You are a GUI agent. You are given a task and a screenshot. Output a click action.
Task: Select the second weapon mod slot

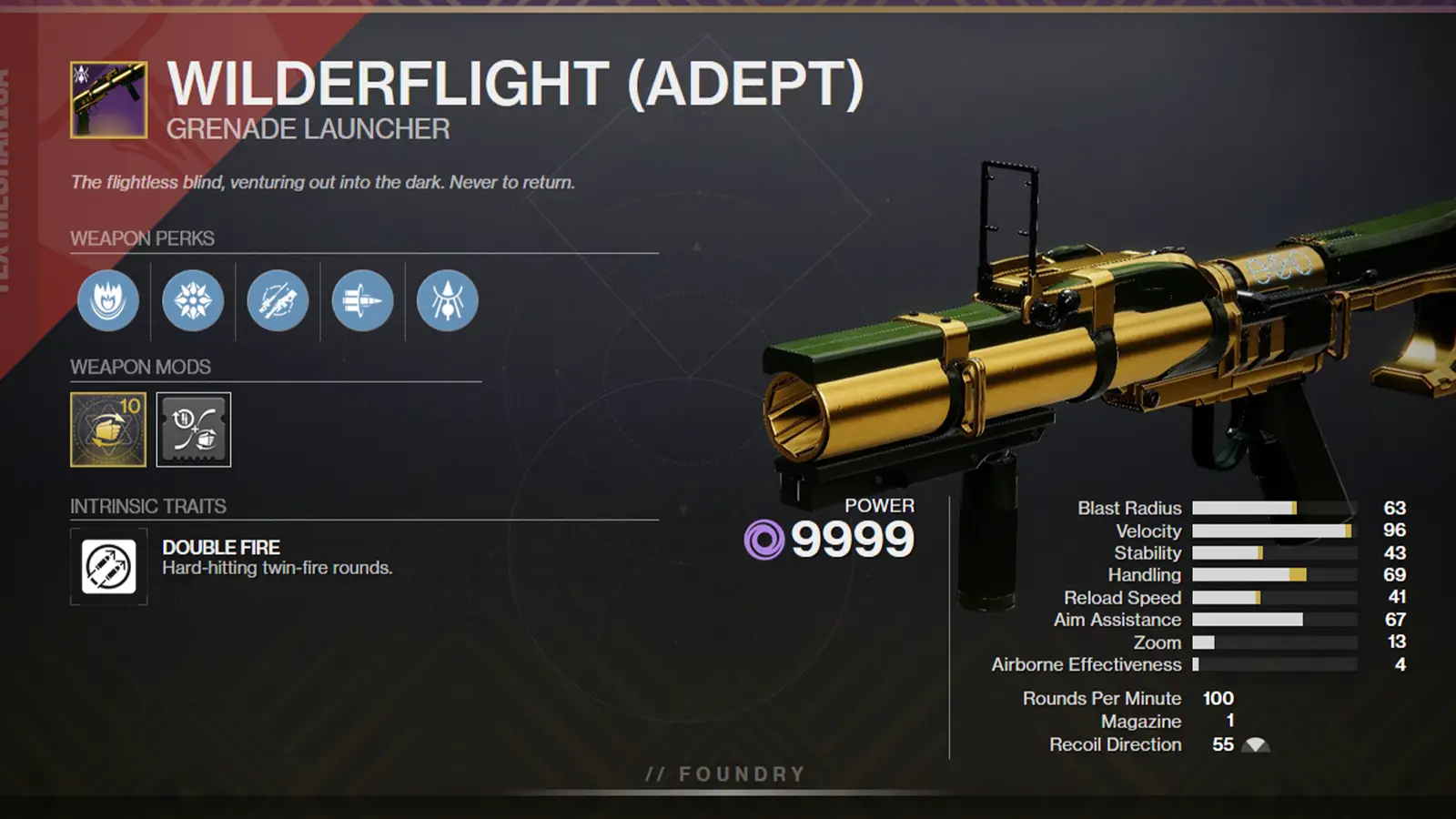193,430
